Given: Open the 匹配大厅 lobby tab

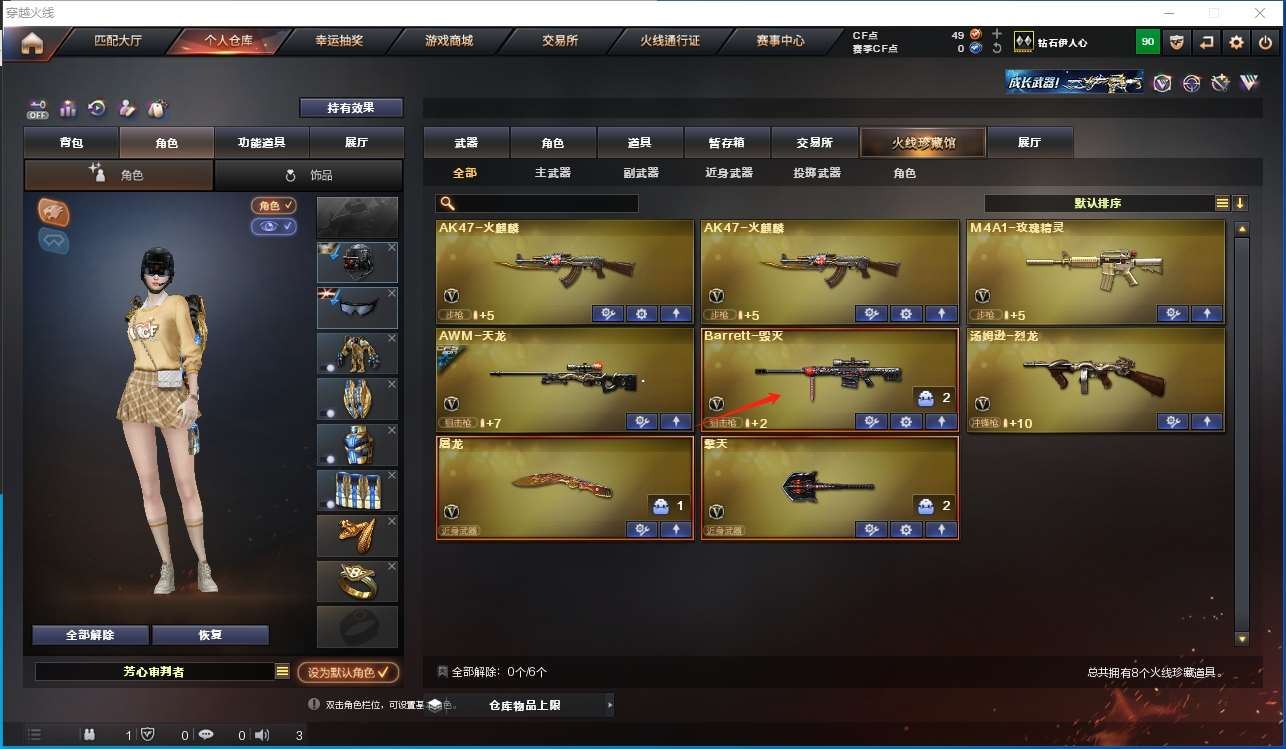Looking at the screenshot, I should tap(118, 42).
